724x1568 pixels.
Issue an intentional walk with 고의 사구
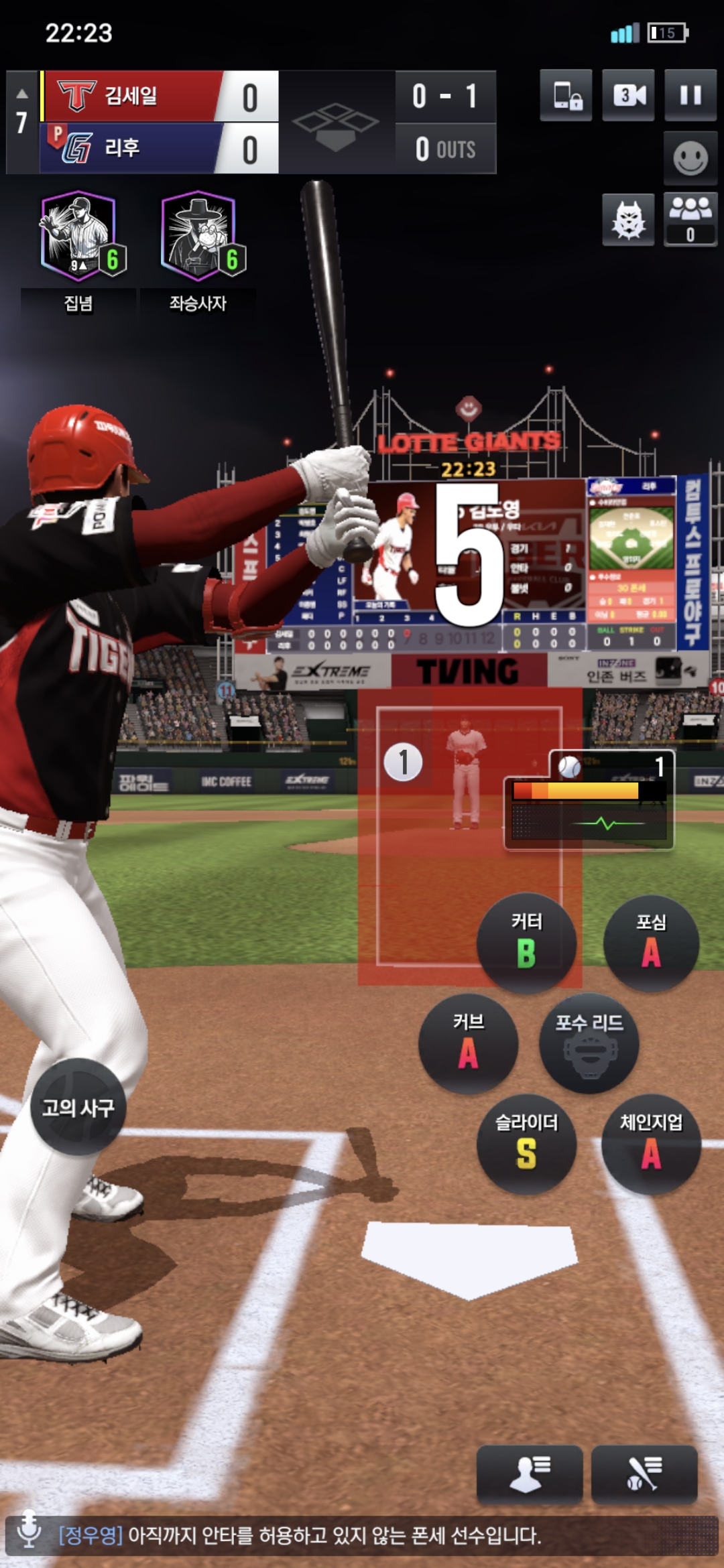tap(78, 1107)
